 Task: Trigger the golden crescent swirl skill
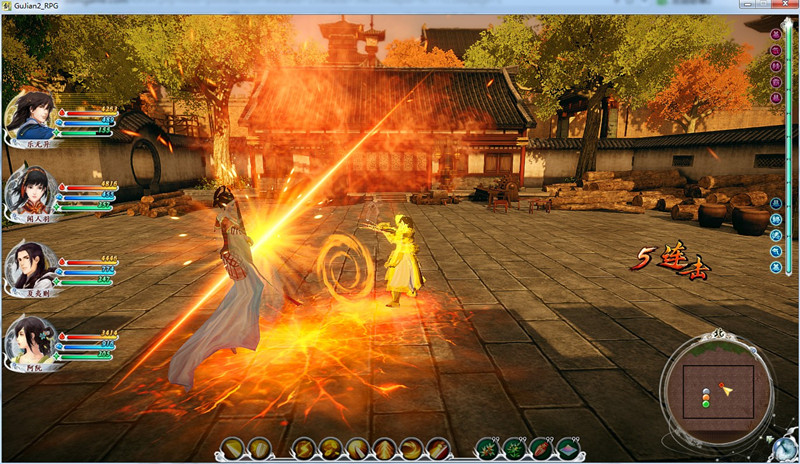pos(411,448)
